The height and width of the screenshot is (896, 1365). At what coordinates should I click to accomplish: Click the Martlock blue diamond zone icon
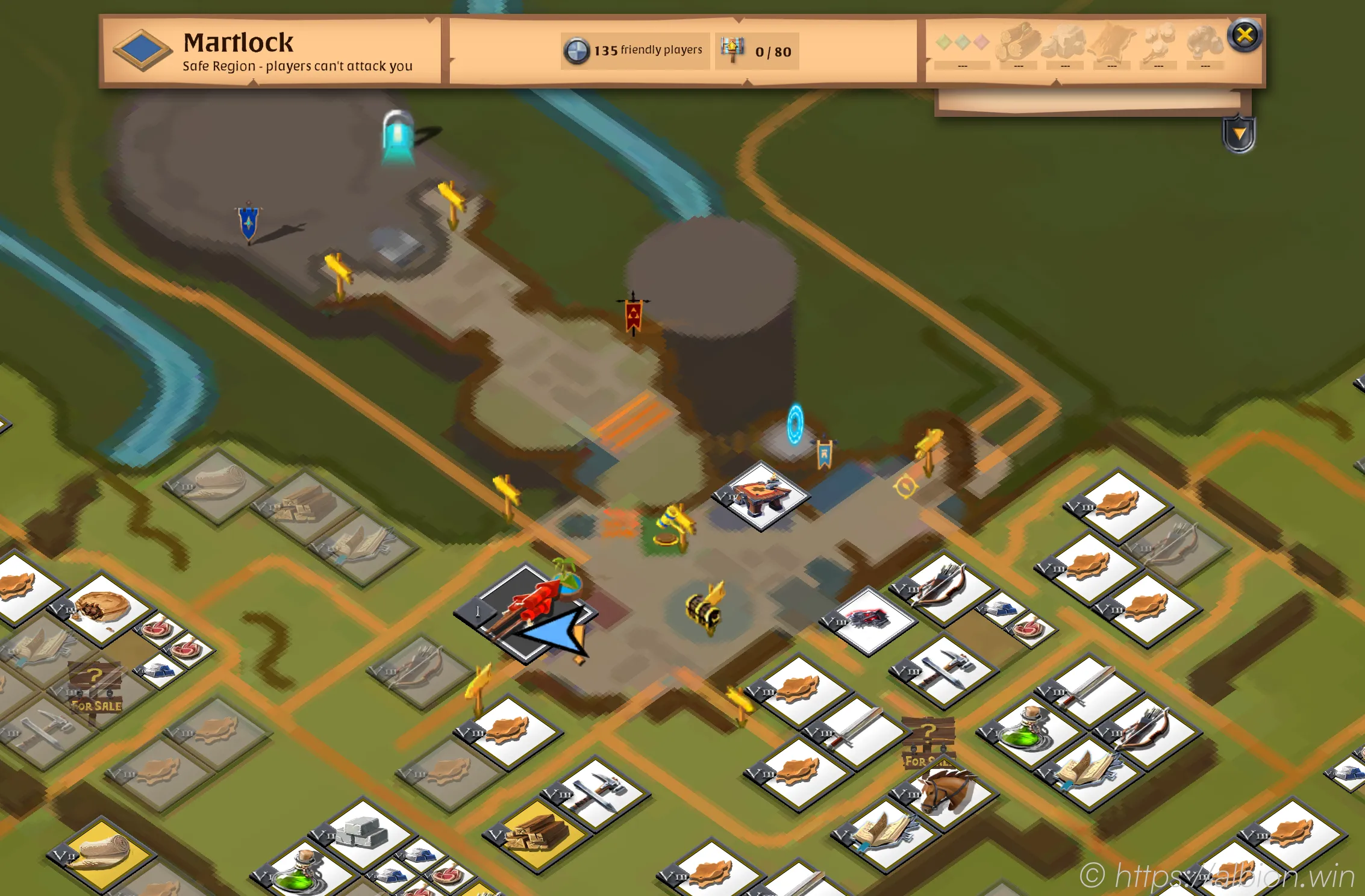tap(143, 49)
